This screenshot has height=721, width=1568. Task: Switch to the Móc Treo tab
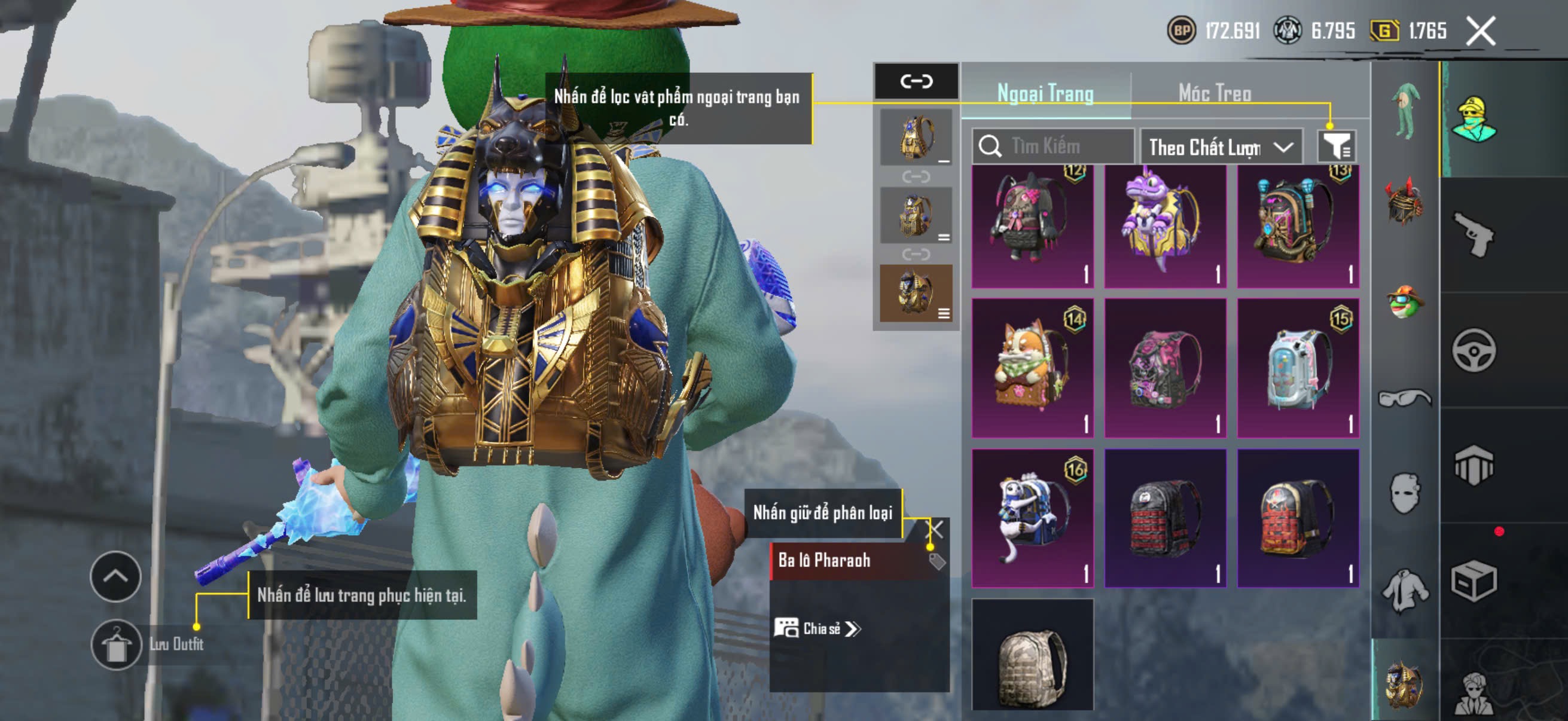click(x=1214, y=93)
